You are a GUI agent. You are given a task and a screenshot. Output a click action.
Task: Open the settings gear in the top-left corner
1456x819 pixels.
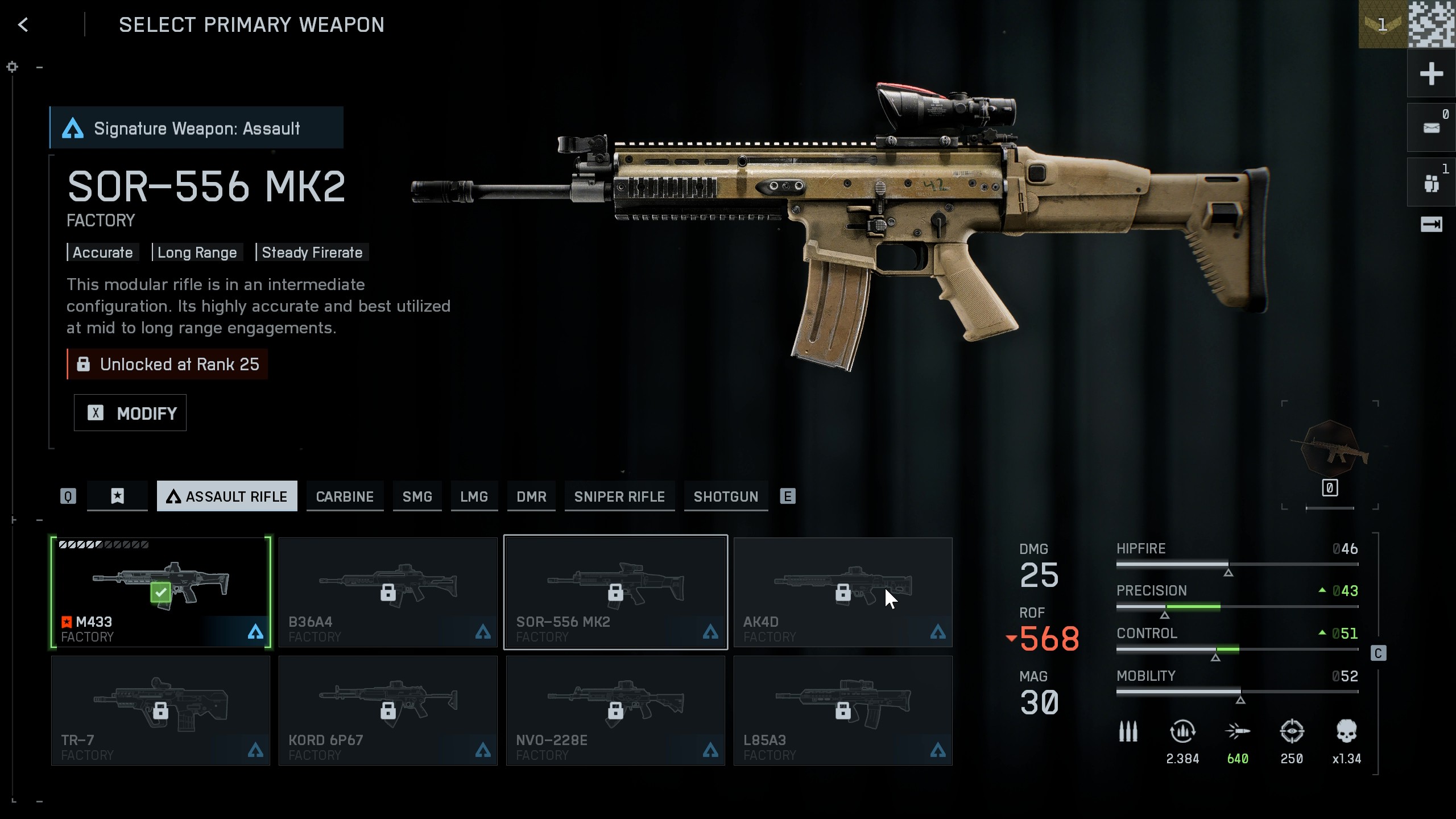pyautogui.click(x=12, y=67)
